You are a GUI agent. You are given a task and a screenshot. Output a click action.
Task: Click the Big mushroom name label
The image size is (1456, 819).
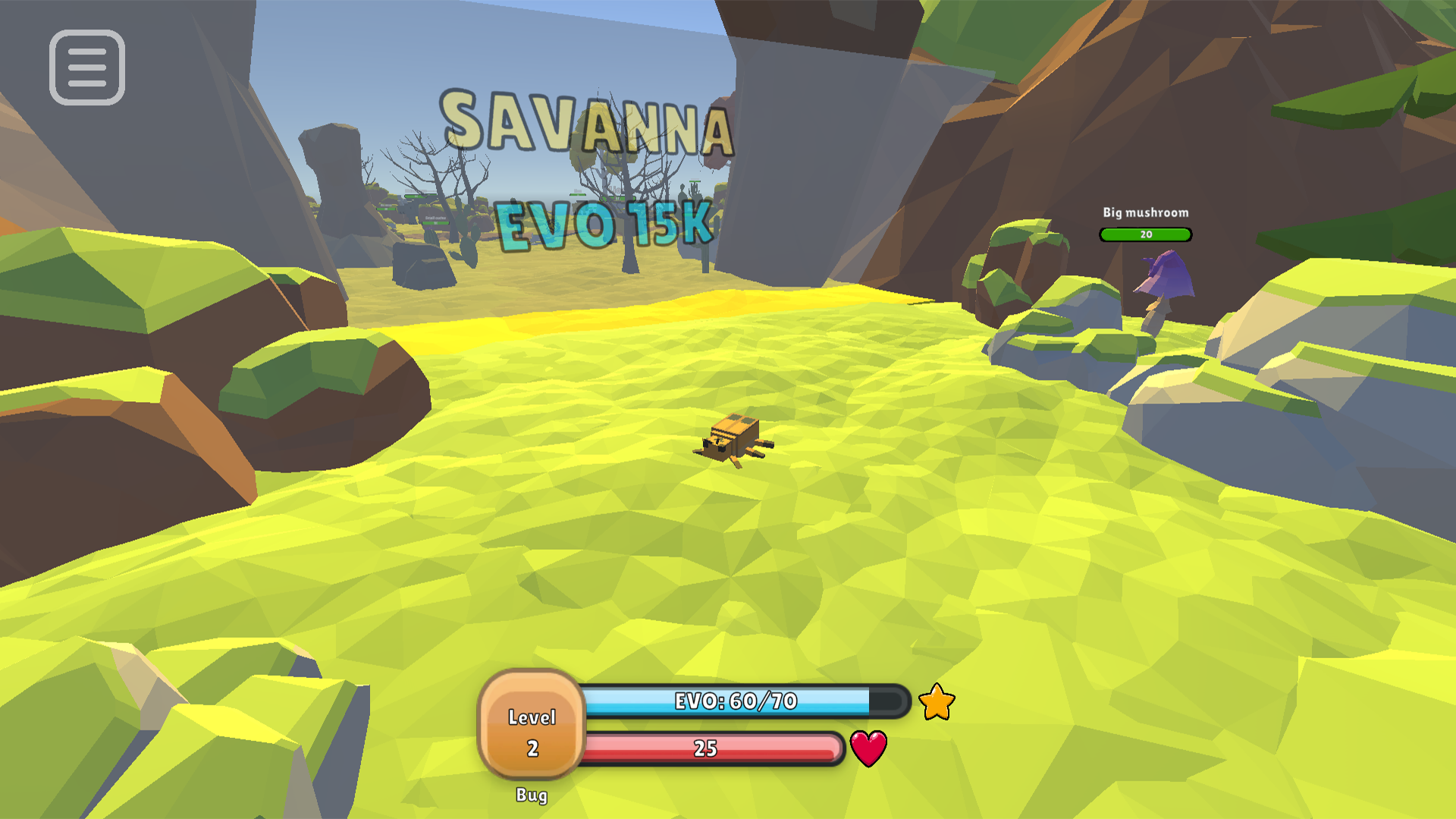click(x=1145, y=213)
